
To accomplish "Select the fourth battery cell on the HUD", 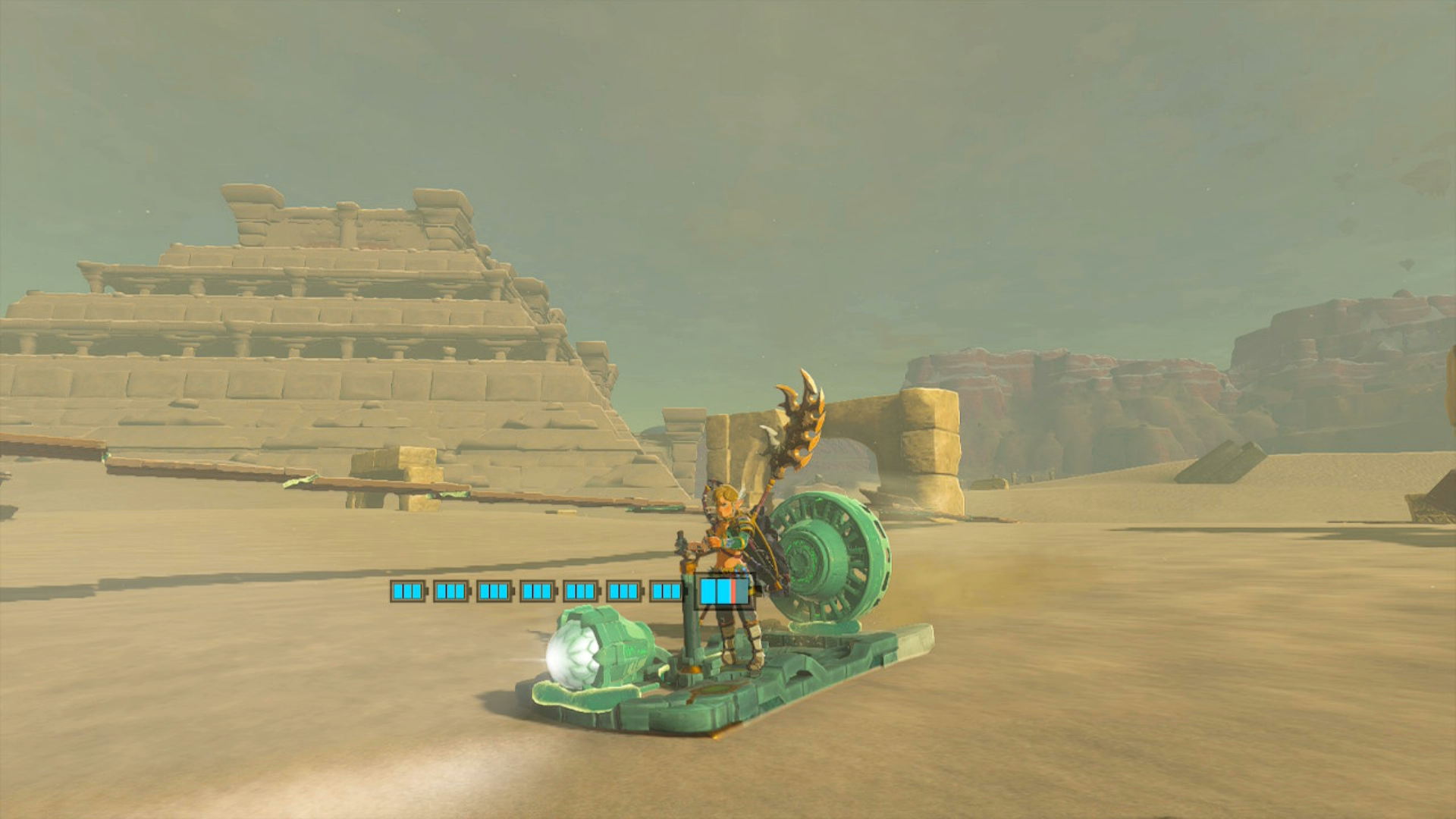I will point(539,592).
